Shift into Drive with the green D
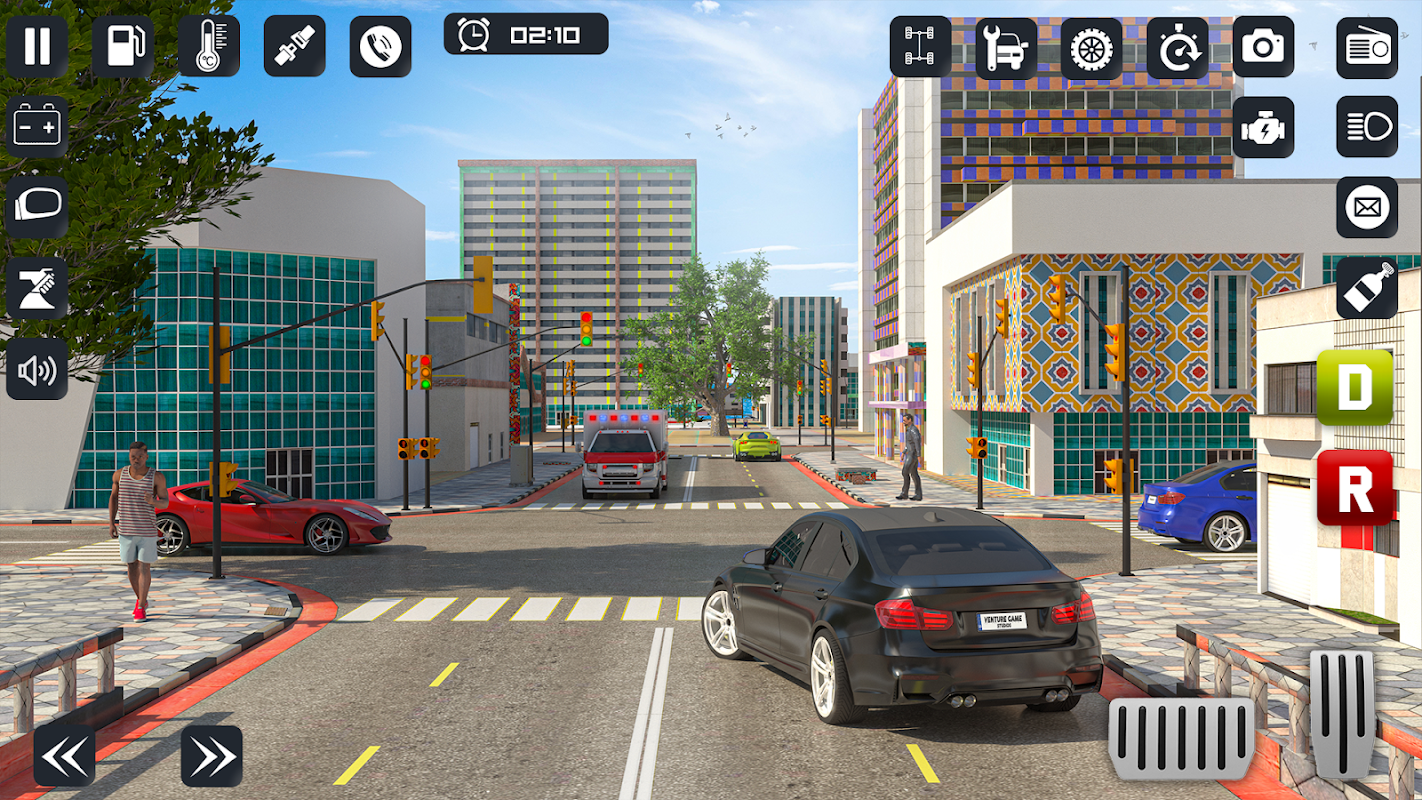The height and width of the screenshot is (800, 1422). (x=1355, y=388)
